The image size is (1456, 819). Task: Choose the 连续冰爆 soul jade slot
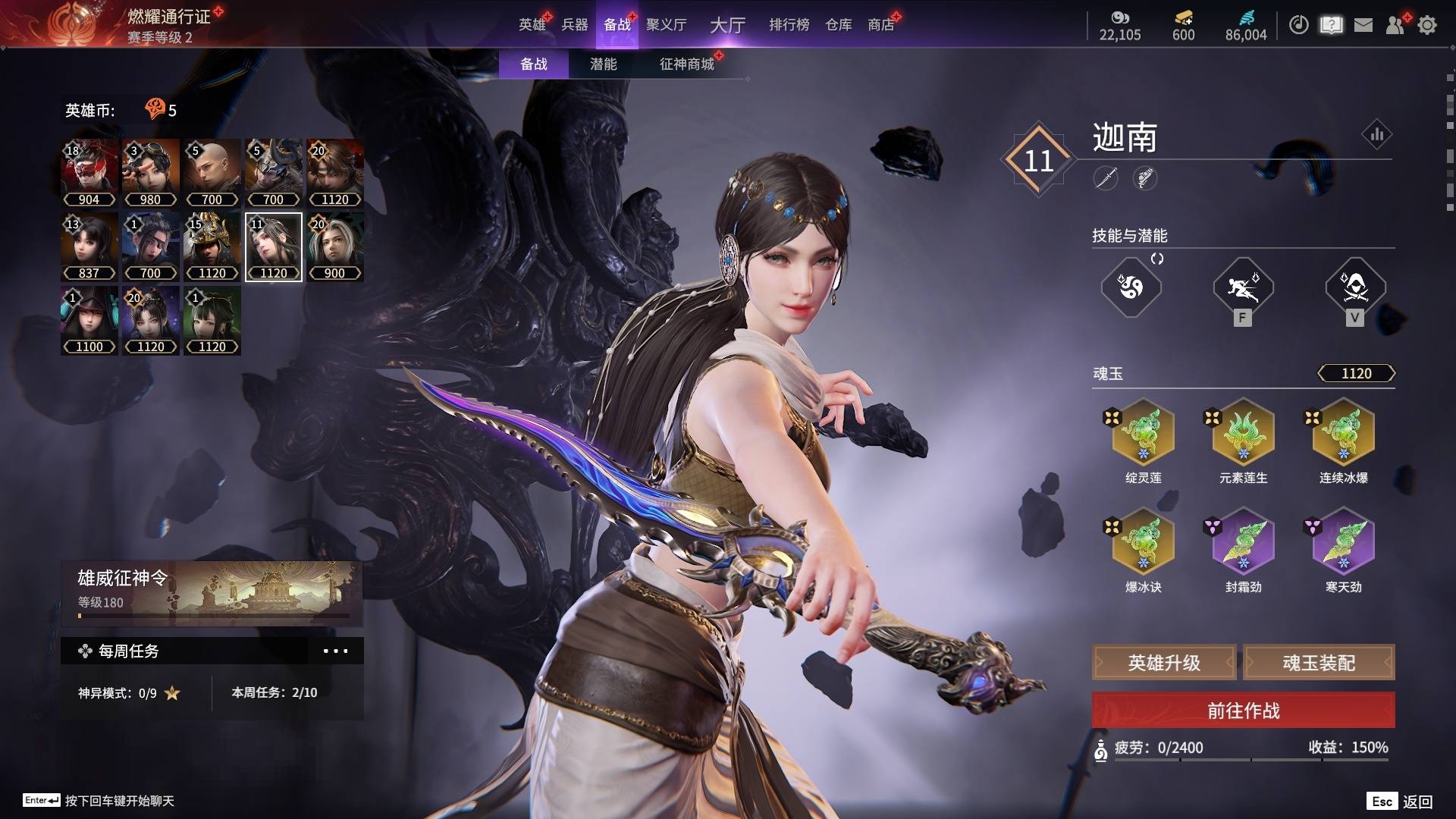[x=1343, y=434]
